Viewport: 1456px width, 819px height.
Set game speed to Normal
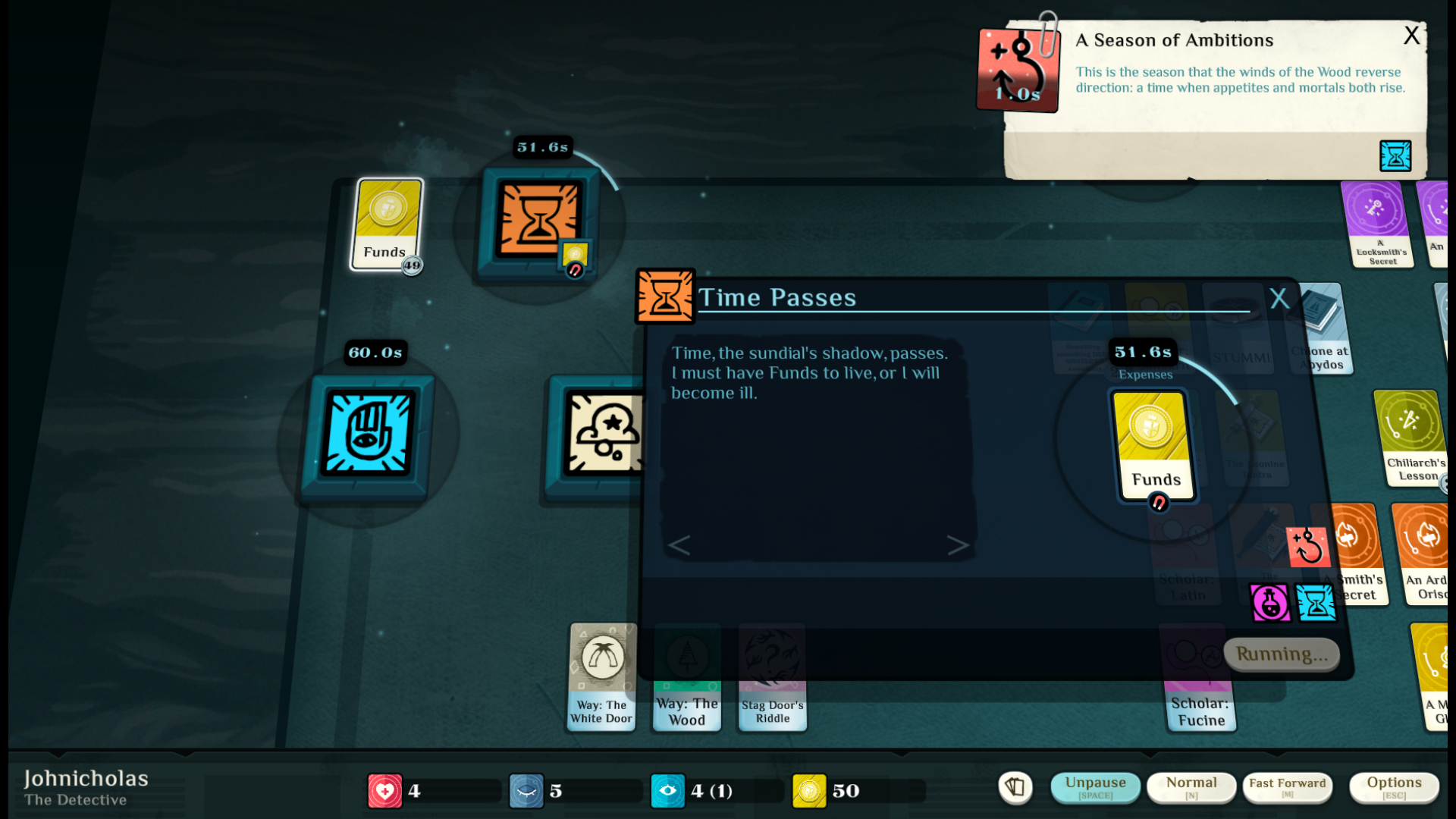click(1191, 787)
